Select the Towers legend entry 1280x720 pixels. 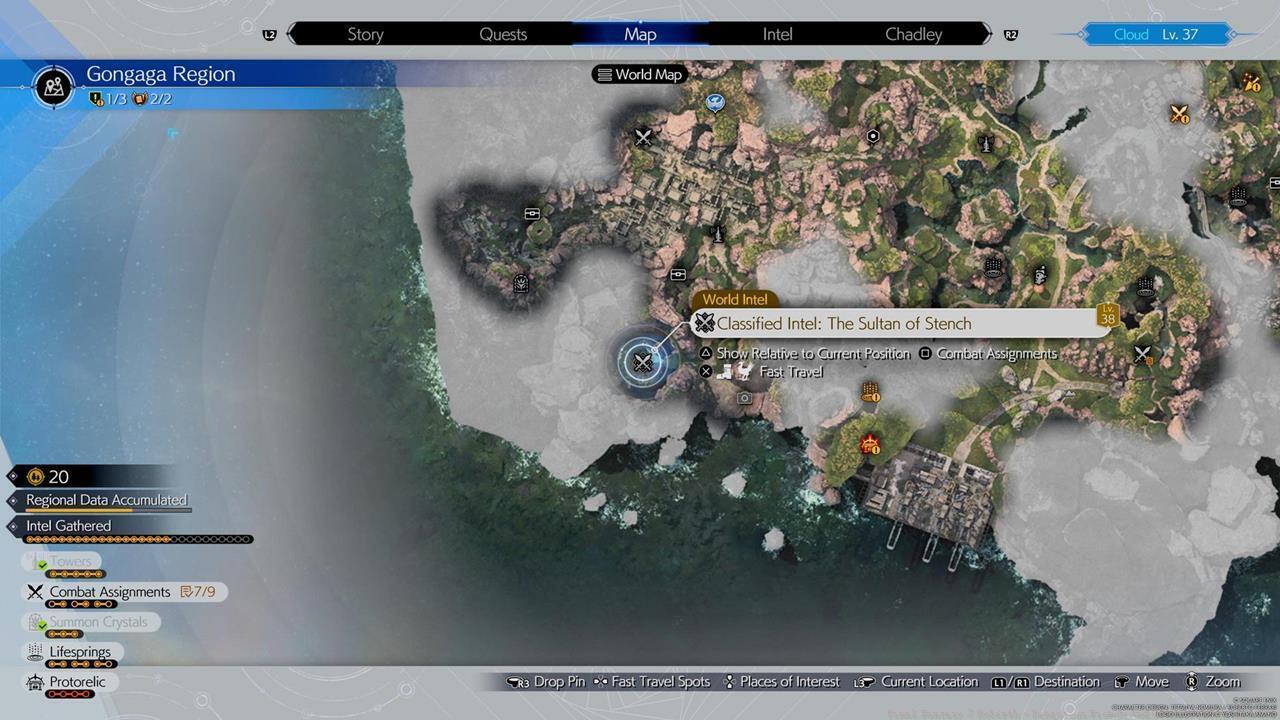pyautogui.click(x=70, y=562)
